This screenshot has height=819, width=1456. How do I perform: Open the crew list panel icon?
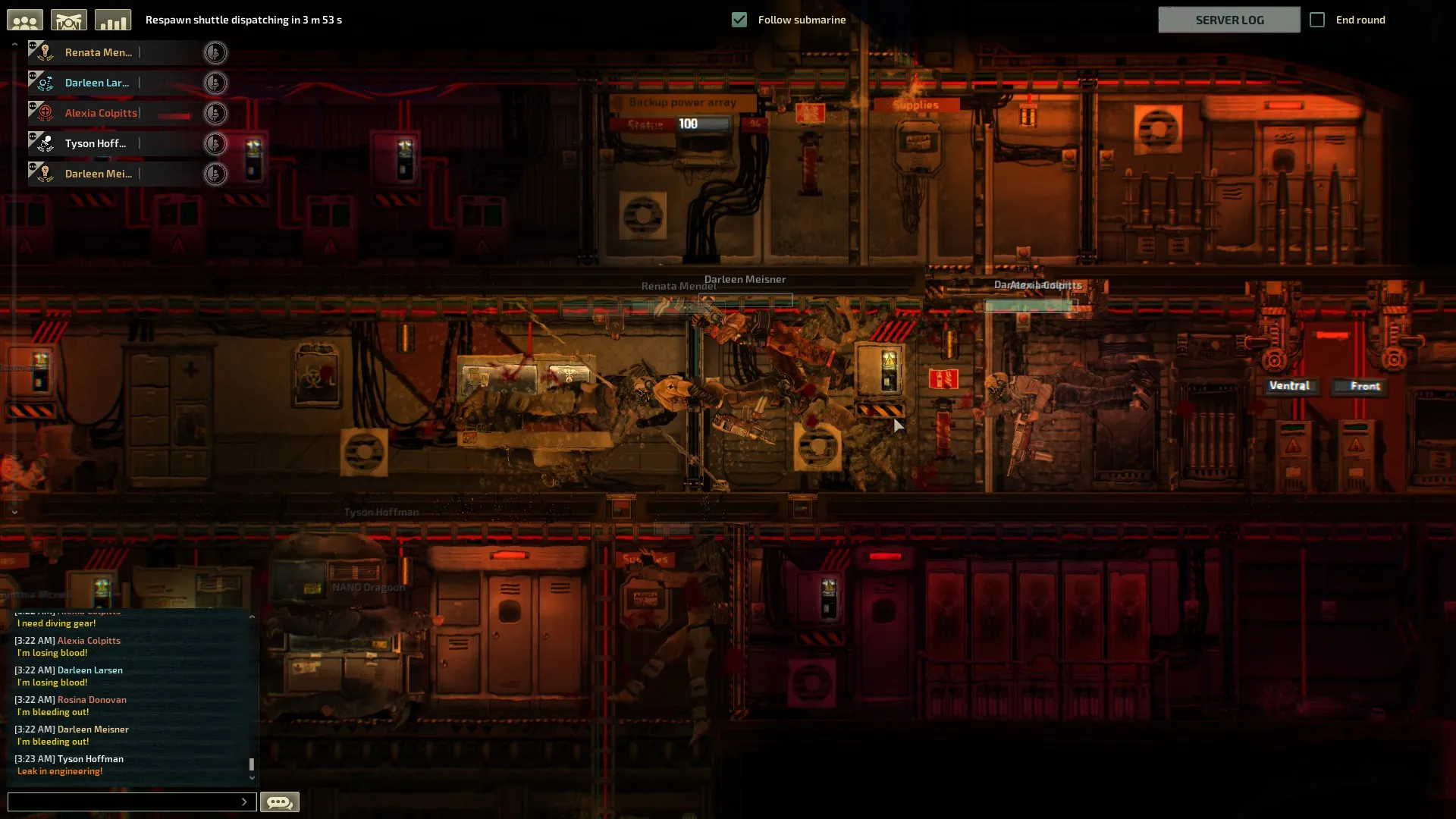(25, 20)
